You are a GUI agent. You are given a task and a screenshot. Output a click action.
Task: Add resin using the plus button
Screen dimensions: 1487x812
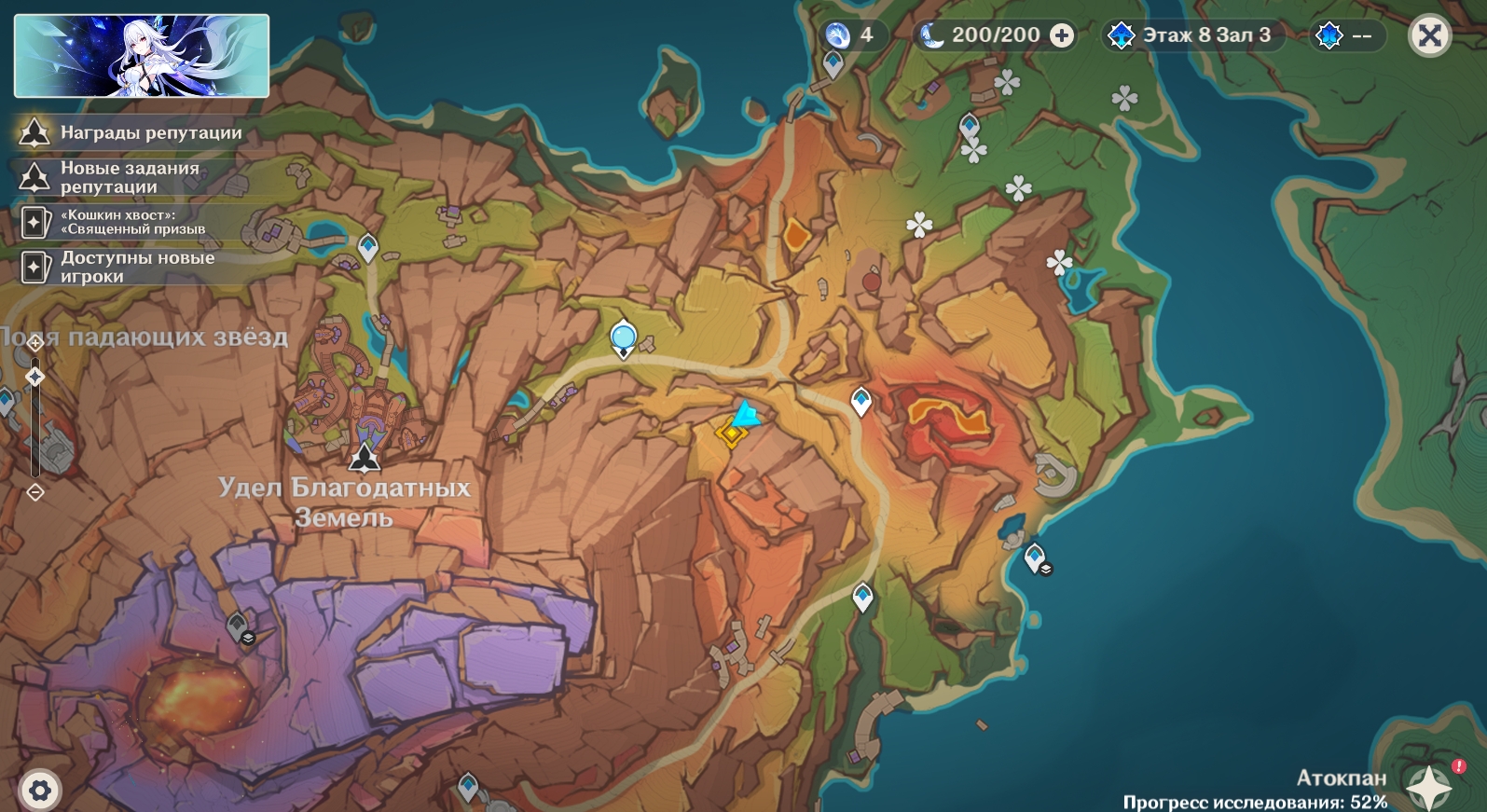1062,35
